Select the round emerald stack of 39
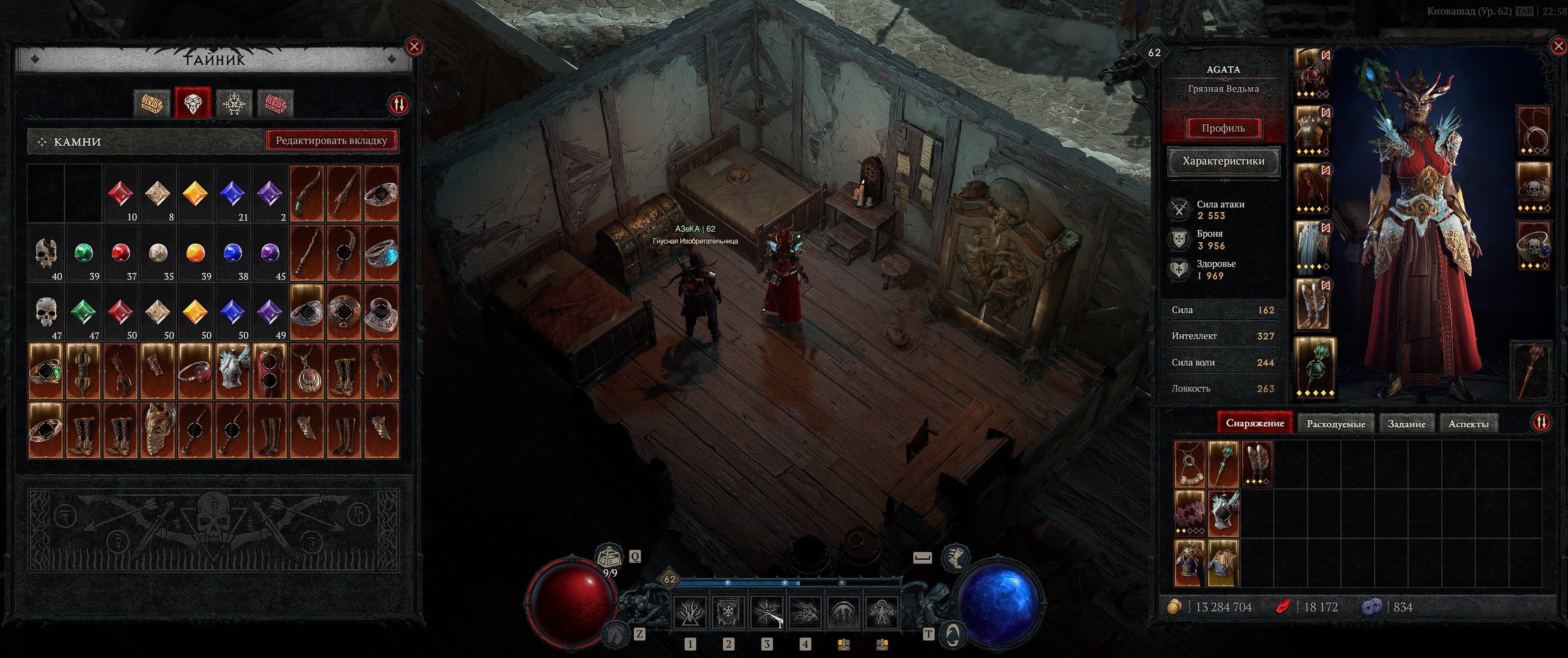 click(x=84, y=254)
